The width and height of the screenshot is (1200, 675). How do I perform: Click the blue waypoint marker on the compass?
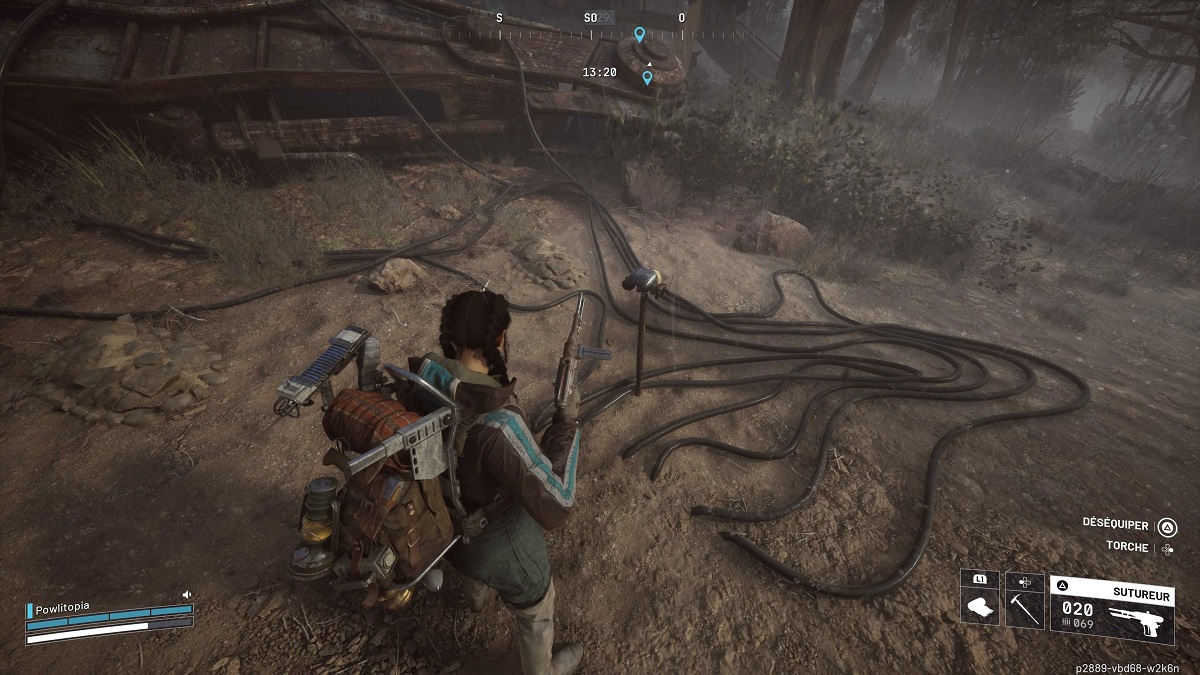639,34
